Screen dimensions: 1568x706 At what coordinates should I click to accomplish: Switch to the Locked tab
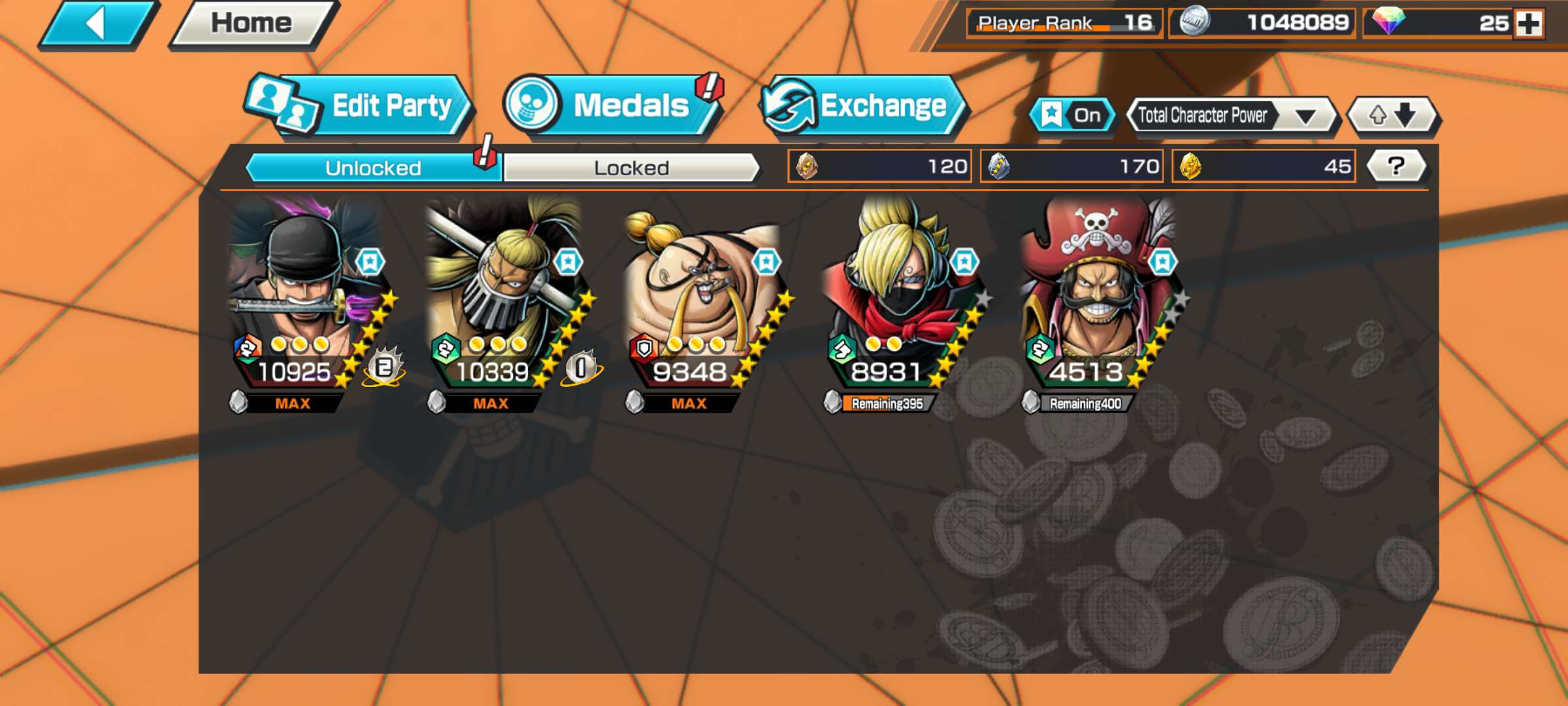(631, 168)
